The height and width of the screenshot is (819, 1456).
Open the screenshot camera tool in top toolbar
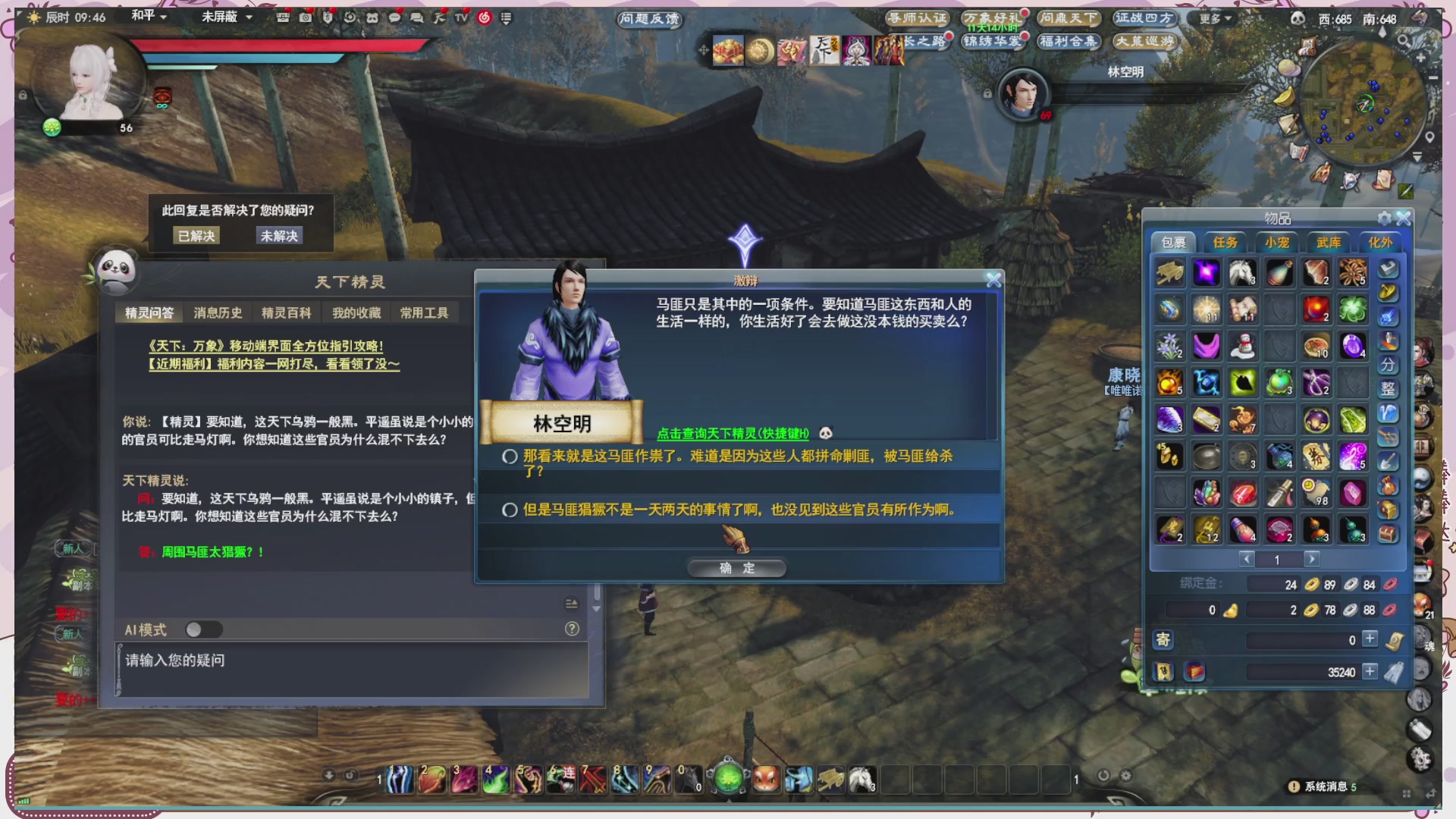(306, 16)
